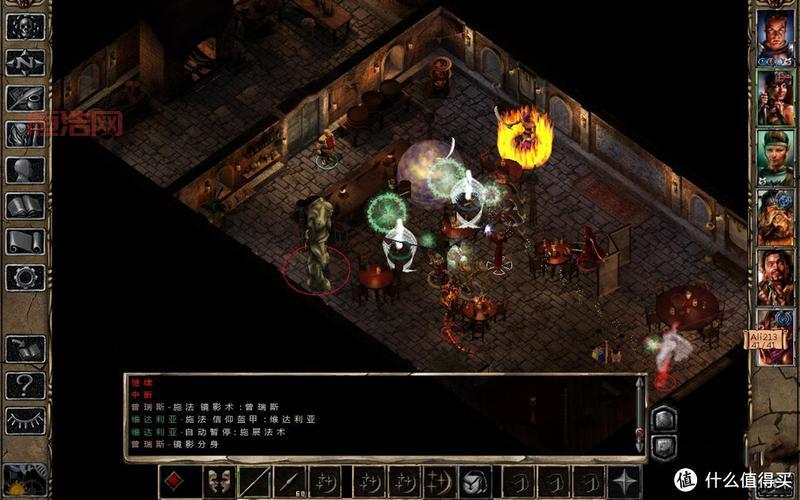Activate the twin masks action slot
This screenshot has height=500, width=800.
pyautogui.click(x=218, y=481)
